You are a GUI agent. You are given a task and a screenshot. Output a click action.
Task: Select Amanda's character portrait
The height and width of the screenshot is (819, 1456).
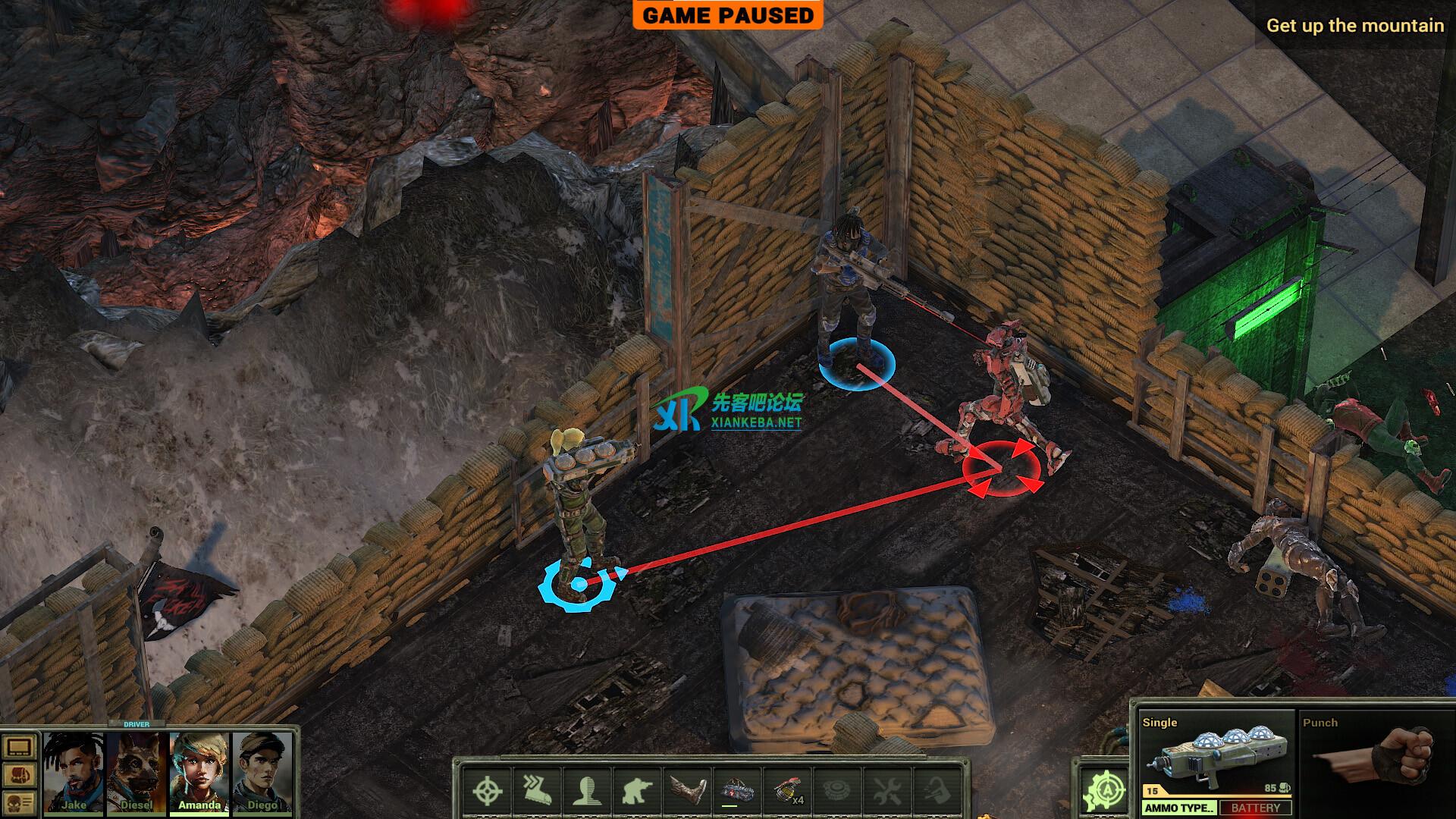pos(199,767)
